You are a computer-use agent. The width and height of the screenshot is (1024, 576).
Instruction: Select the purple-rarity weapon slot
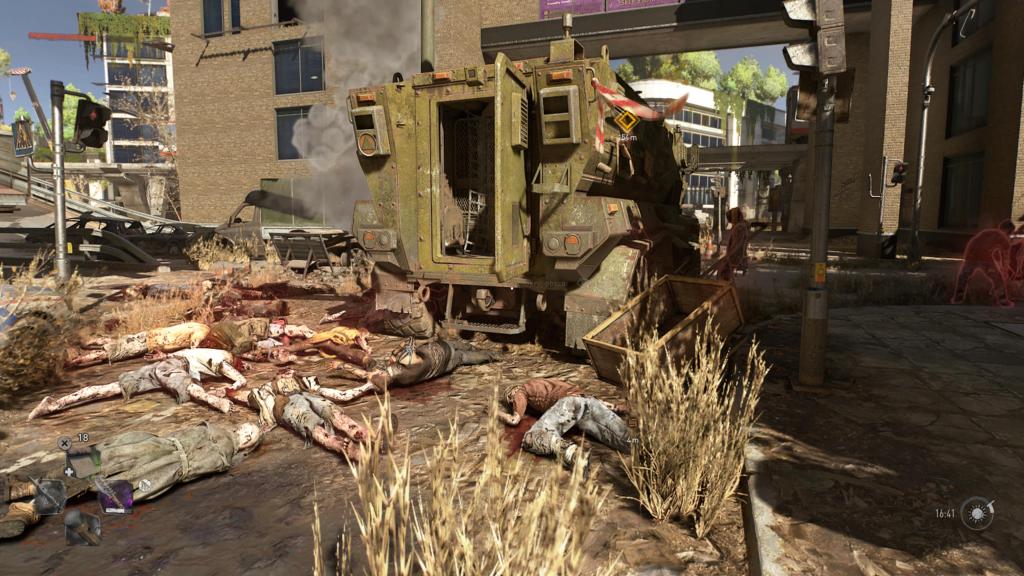(x=115, y=495)
